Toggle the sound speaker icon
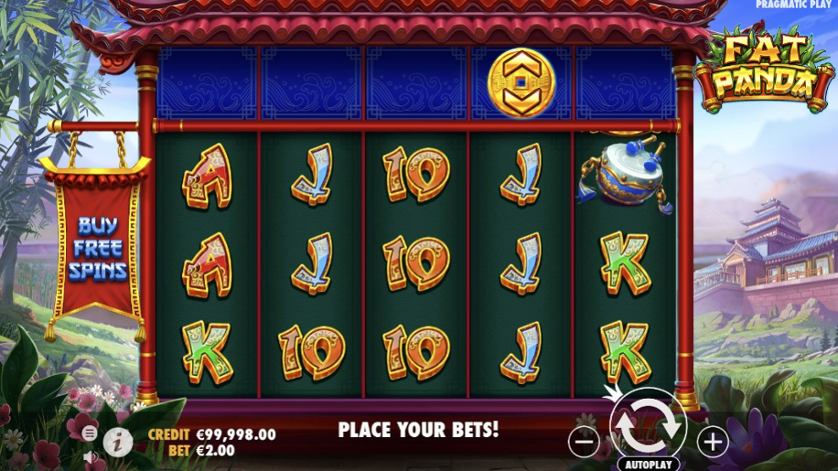 click(89, 458)
